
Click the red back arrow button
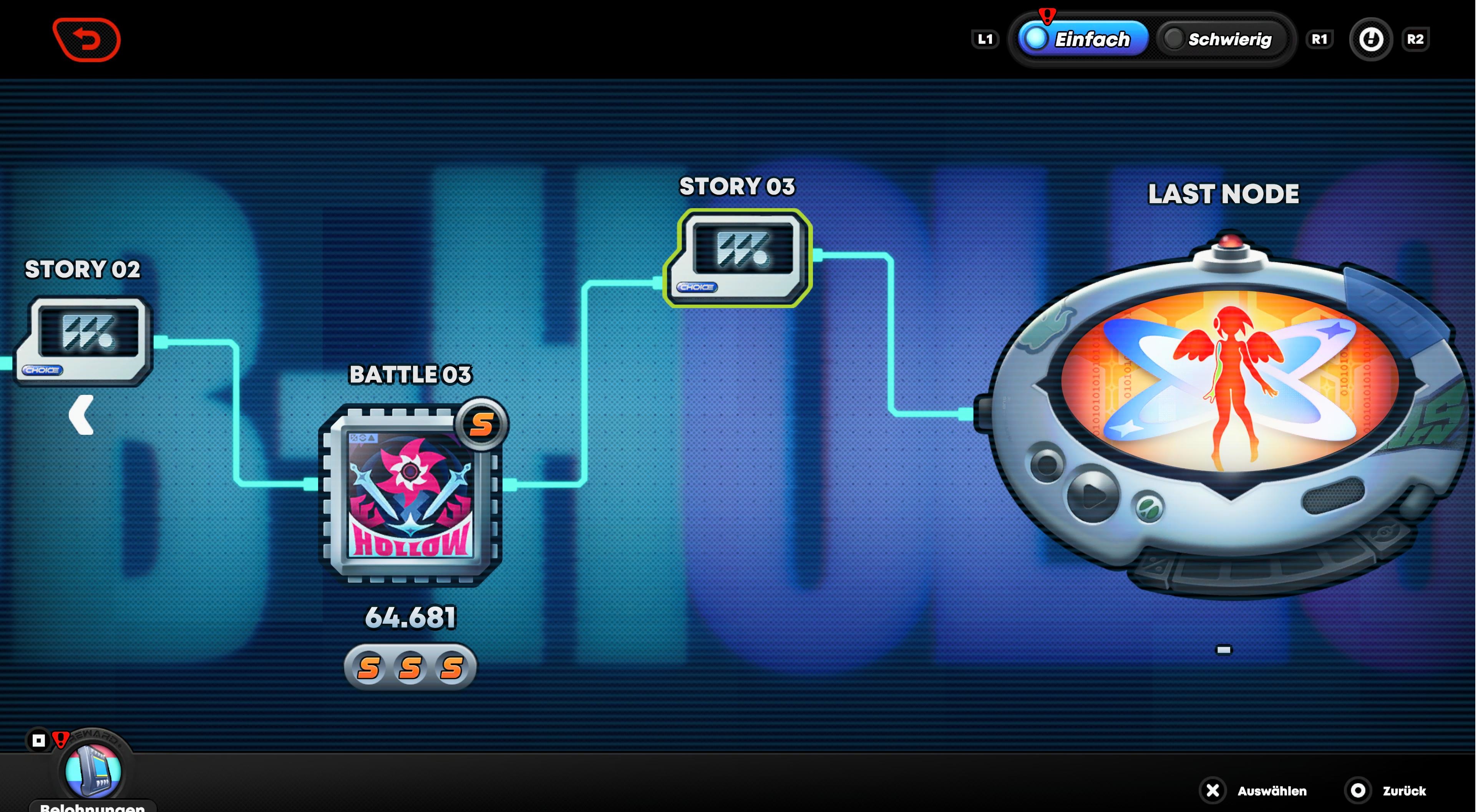(87, 40)
